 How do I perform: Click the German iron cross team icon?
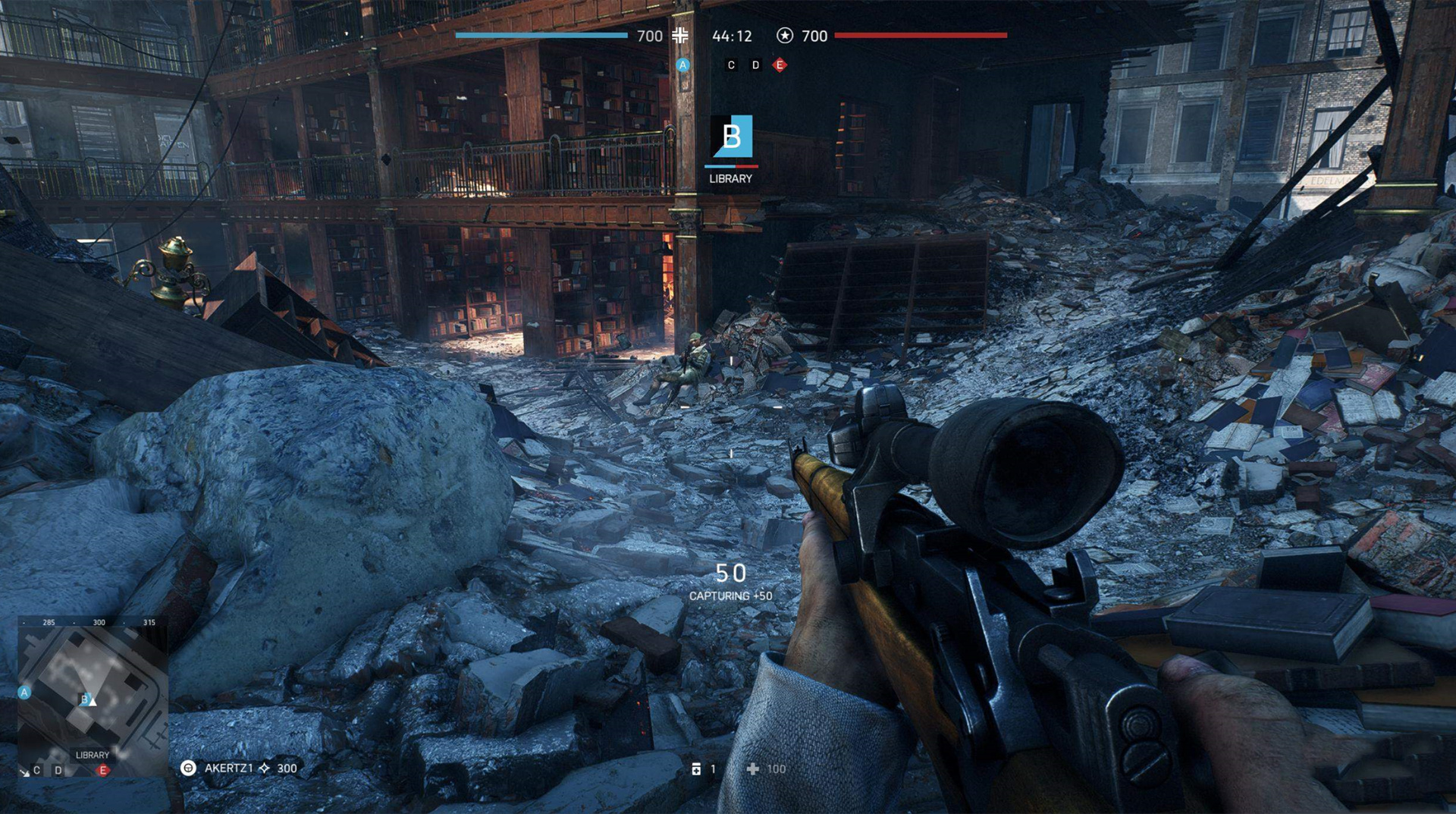tap(680, 35)
